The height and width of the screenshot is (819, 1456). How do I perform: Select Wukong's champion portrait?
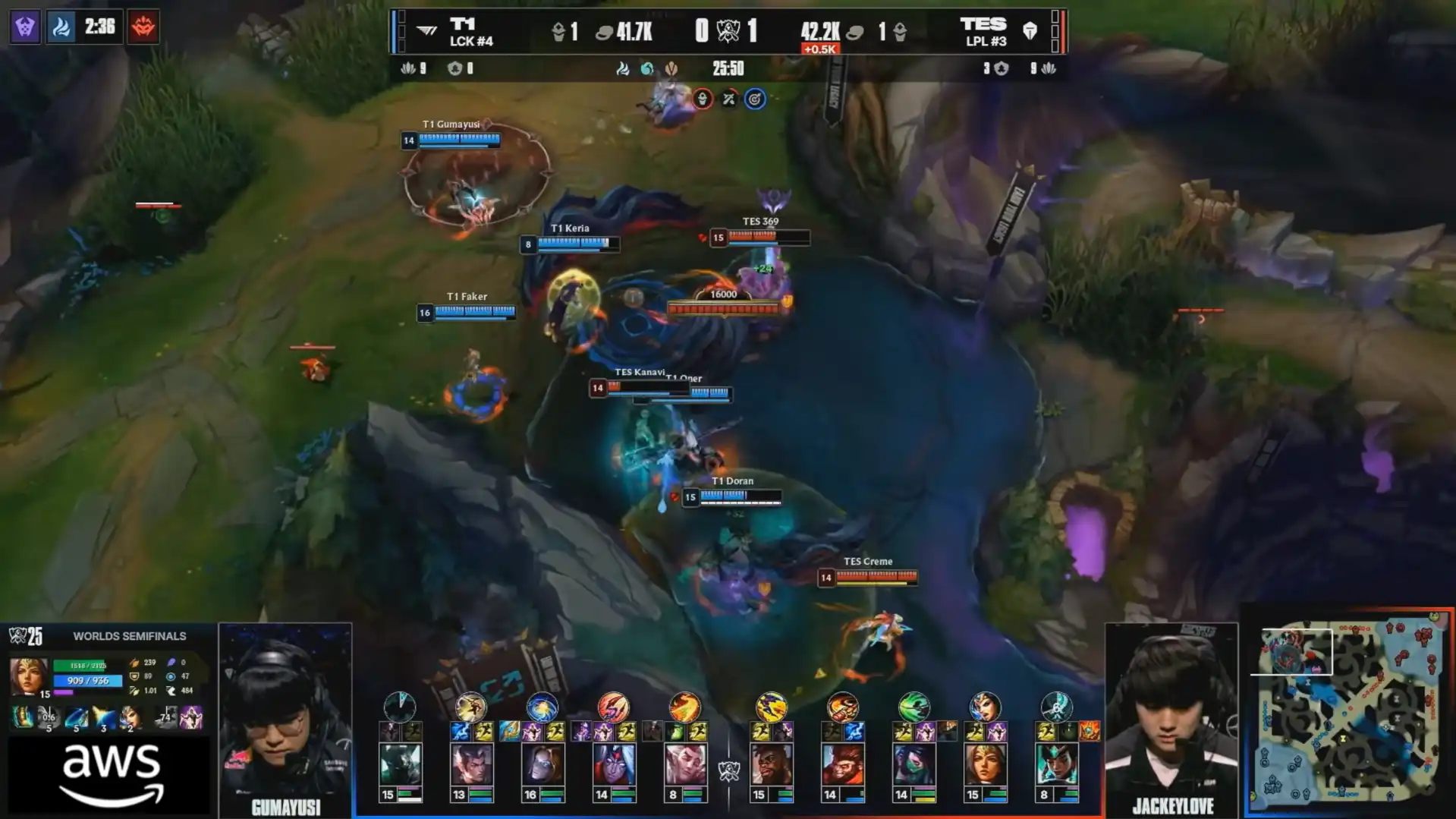[x=842, y=764]
